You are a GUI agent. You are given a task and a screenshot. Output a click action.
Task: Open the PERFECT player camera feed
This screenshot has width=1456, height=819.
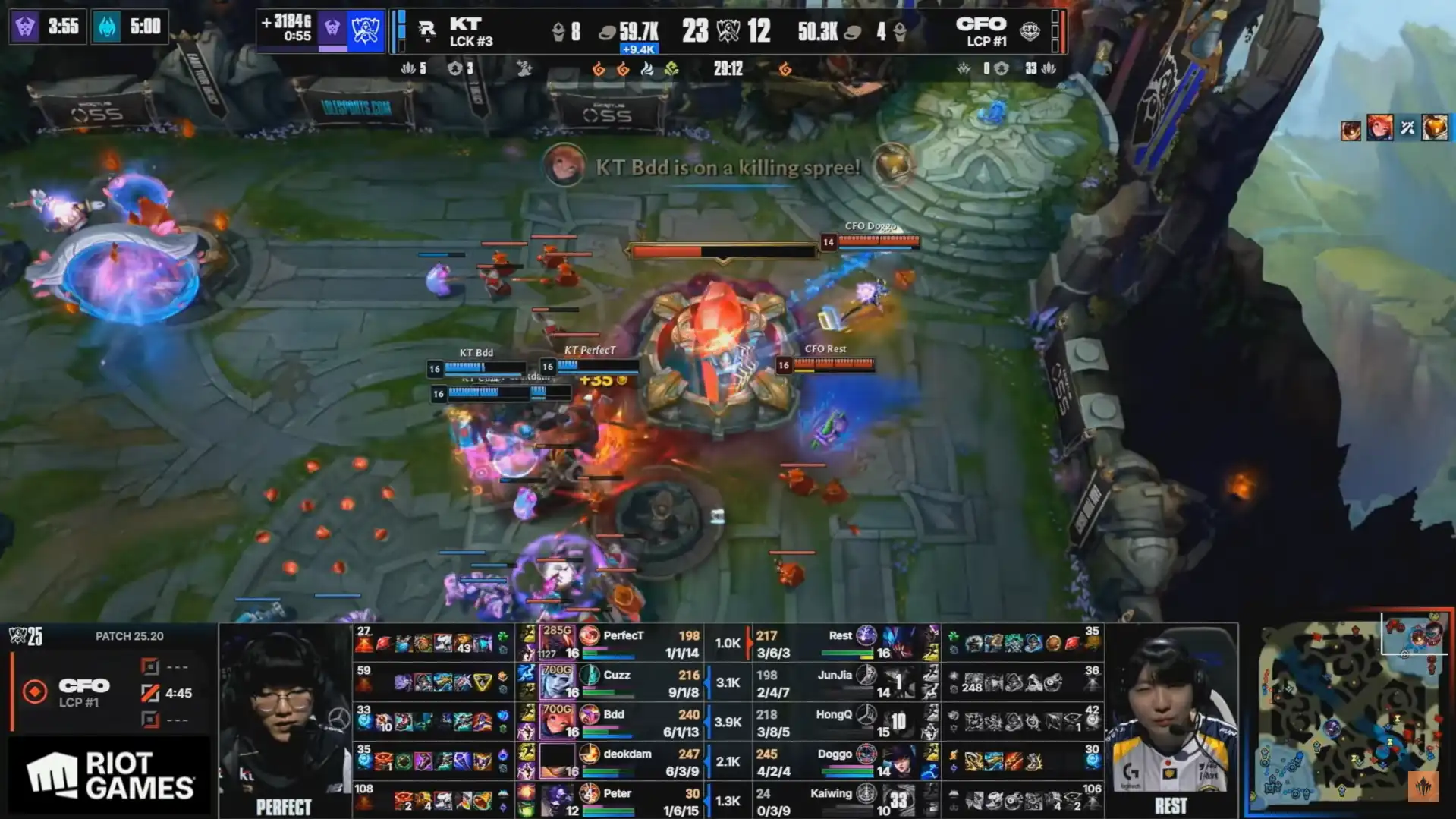(x=285, y=720)
